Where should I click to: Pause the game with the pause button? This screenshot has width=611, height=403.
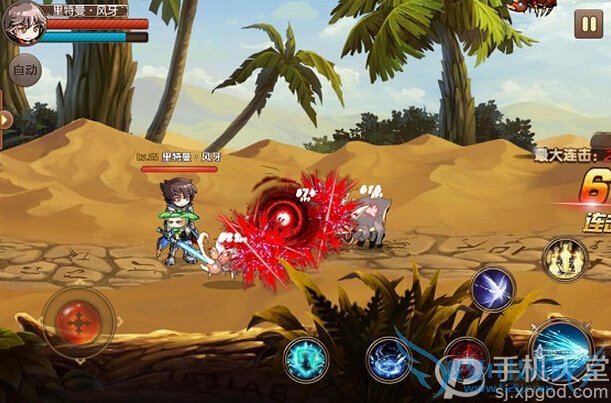click(587, 25)
